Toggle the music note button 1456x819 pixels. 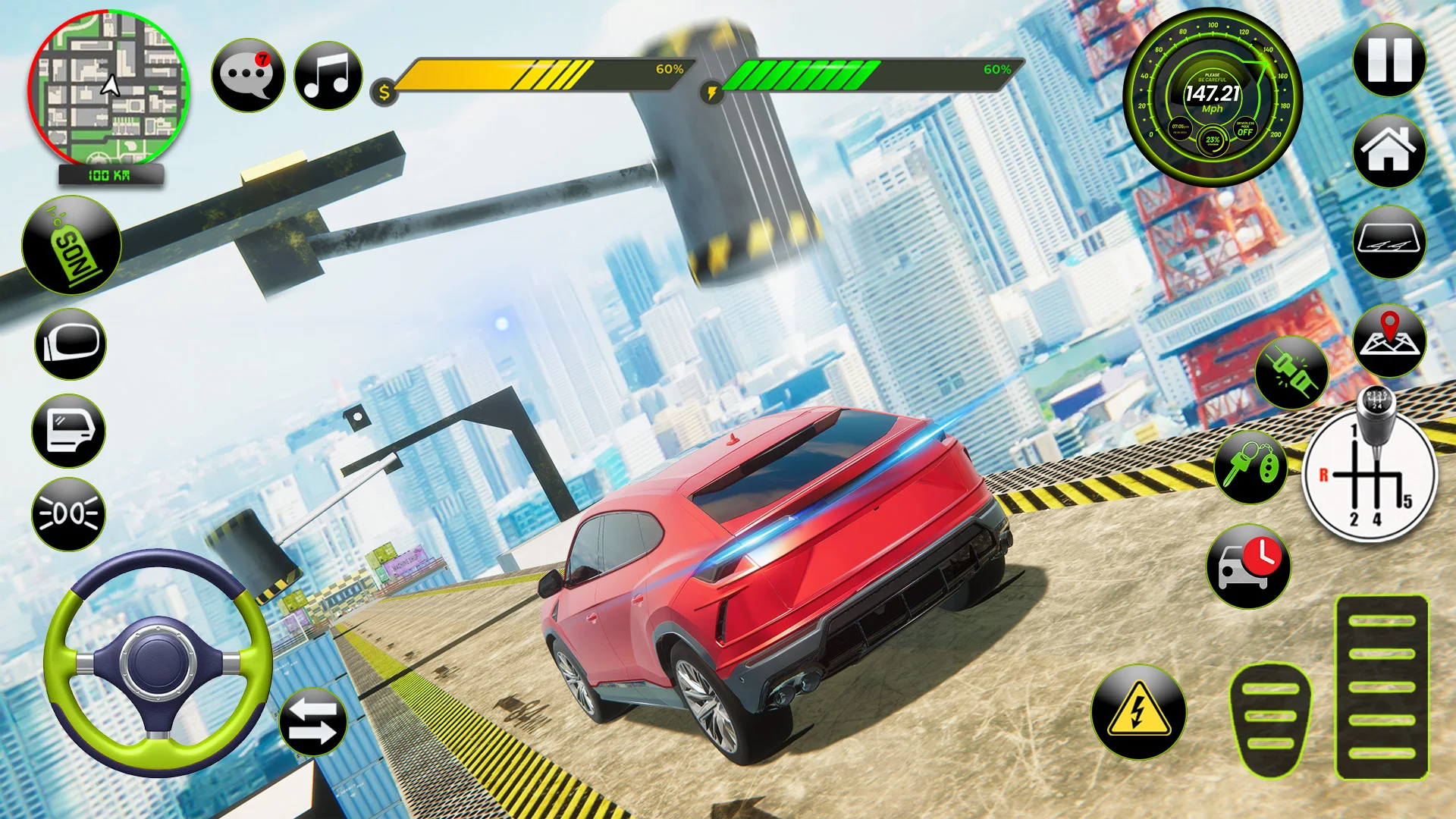[x=328, y=76]
